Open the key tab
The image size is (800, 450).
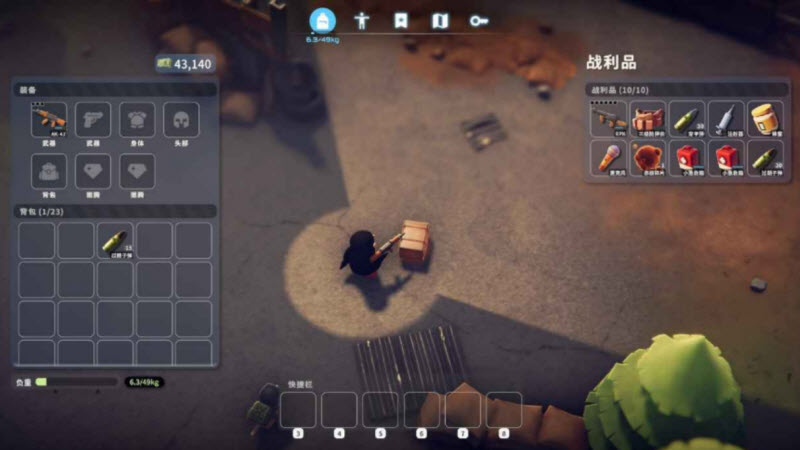point(479,20)
